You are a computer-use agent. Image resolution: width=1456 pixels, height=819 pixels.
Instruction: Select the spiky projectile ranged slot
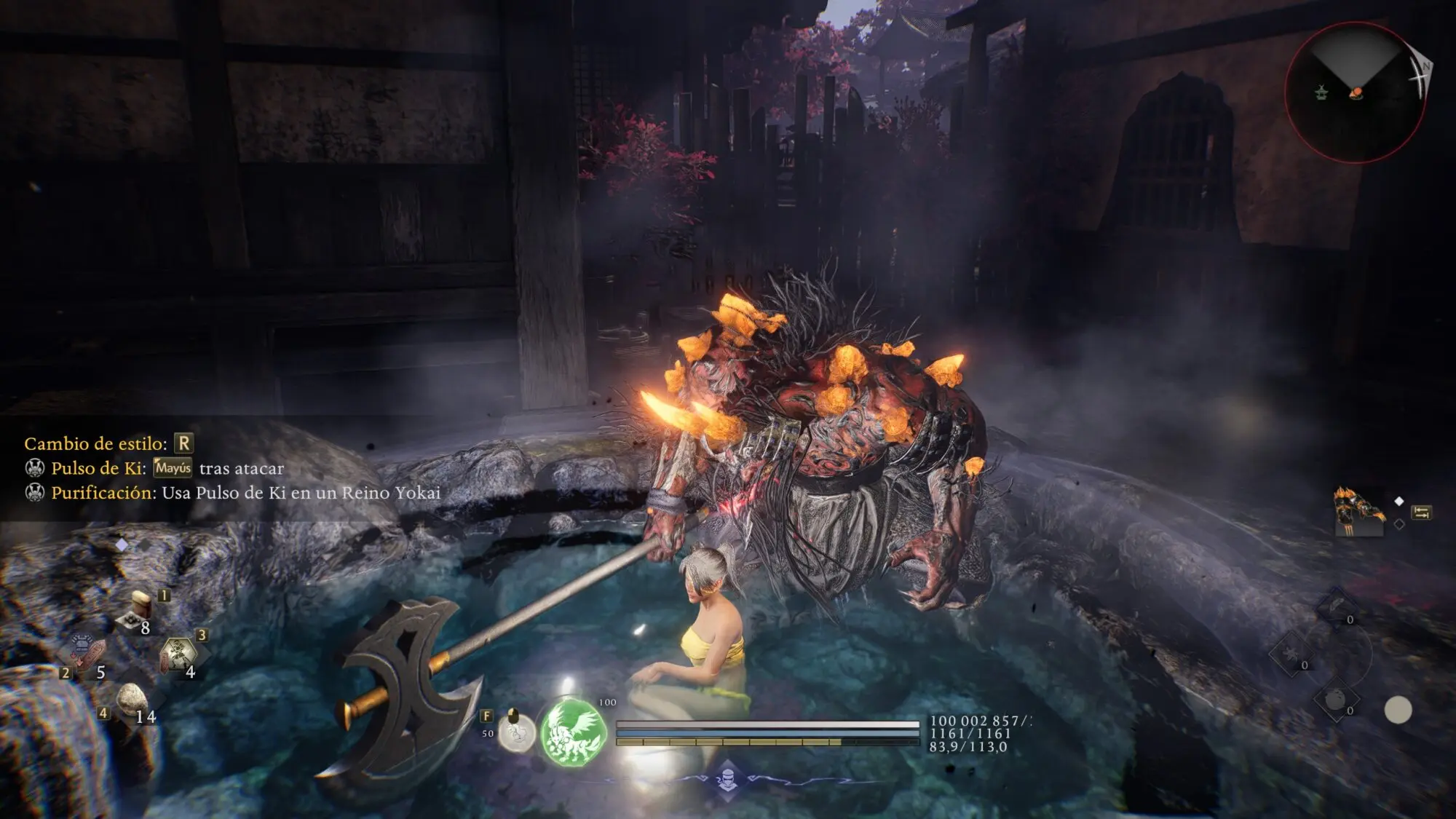coord(1290,653)
